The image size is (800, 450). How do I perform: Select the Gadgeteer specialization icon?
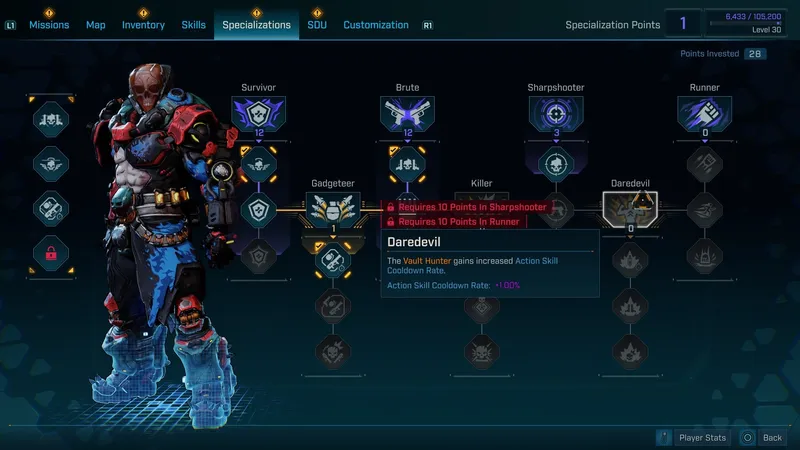(x=332, y=210)
